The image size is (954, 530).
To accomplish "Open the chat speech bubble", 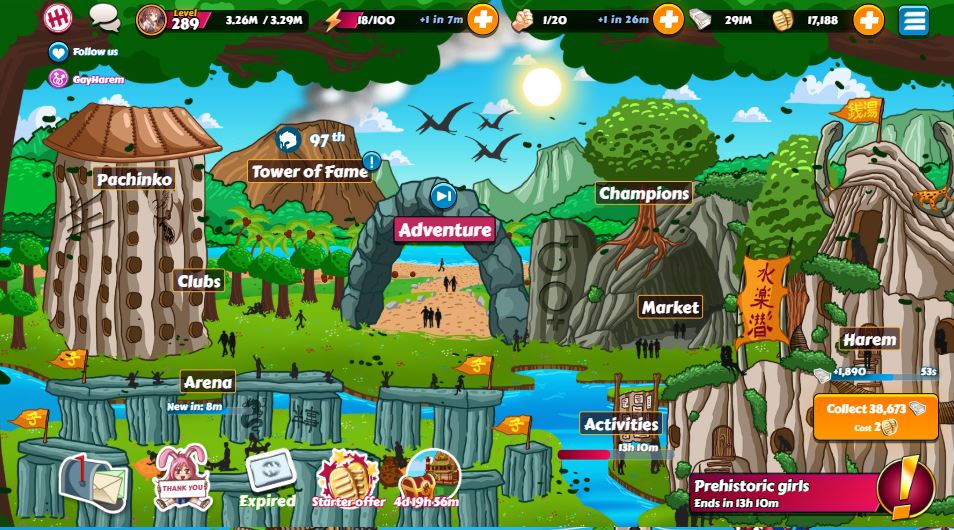I will tap(104, 17).
